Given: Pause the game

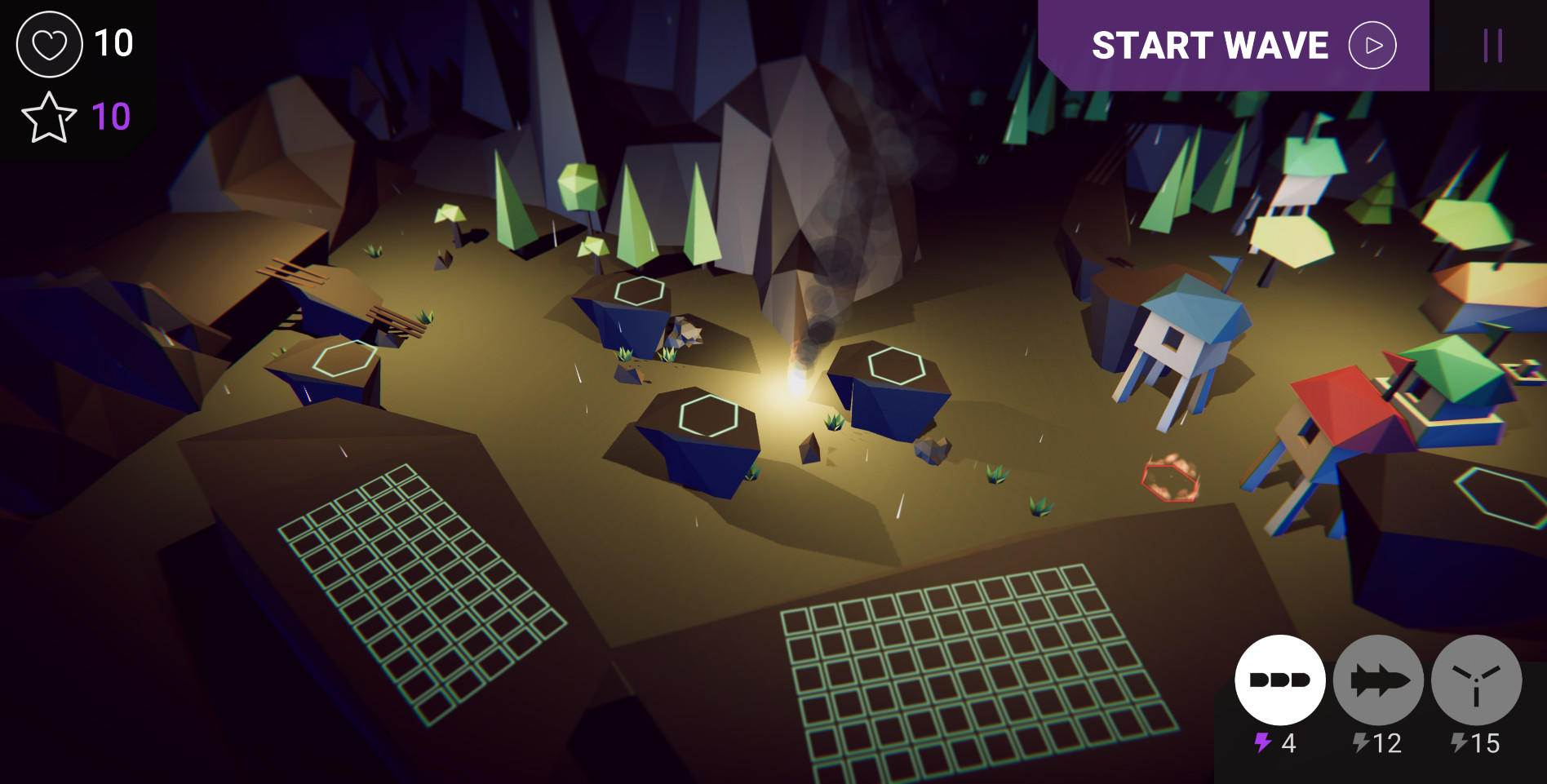Looking at the screenshot, I should pos(1492,46).
